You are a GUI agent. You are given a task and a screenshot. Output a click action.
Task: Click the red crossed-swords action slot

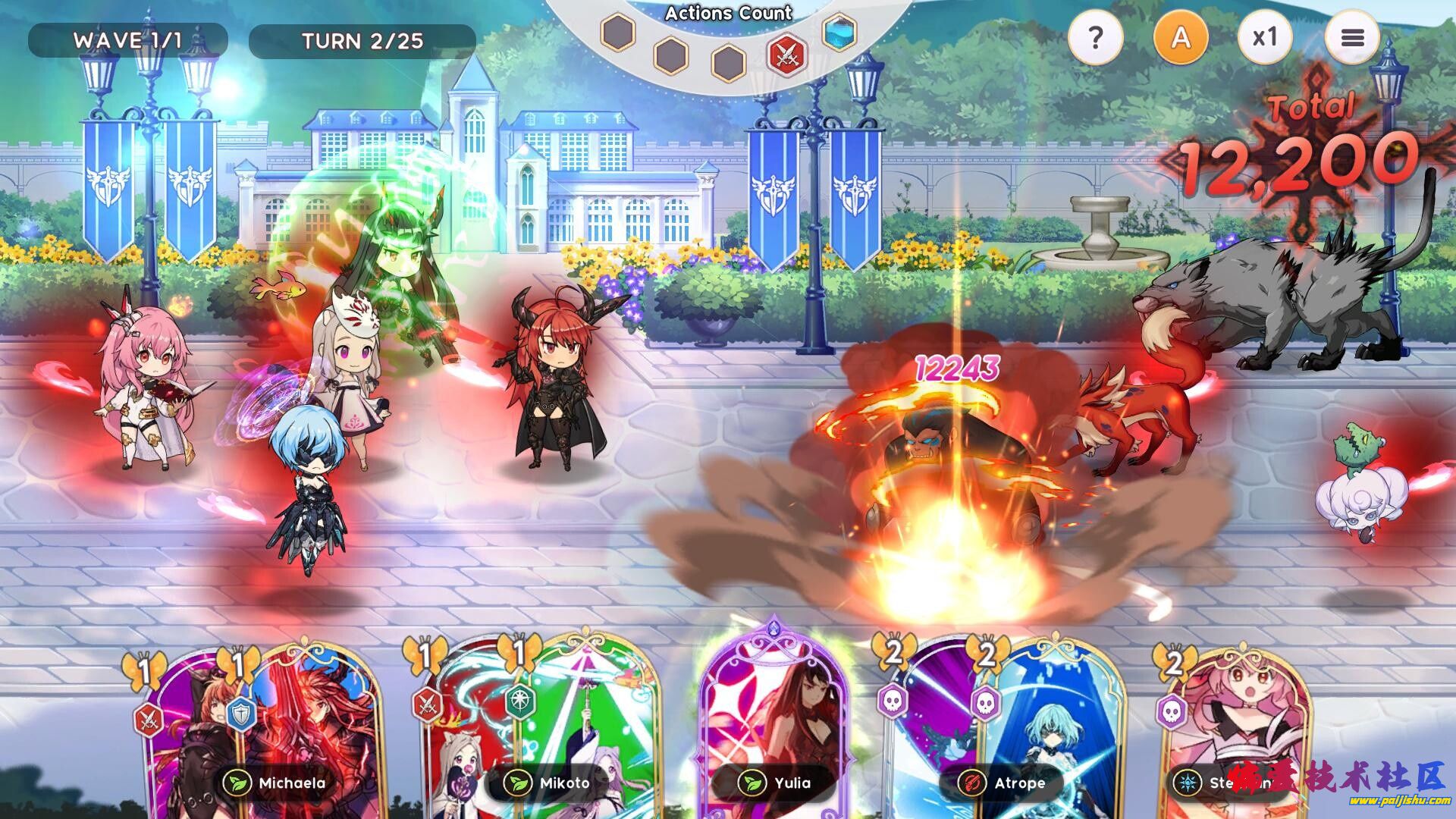[786, 55]
